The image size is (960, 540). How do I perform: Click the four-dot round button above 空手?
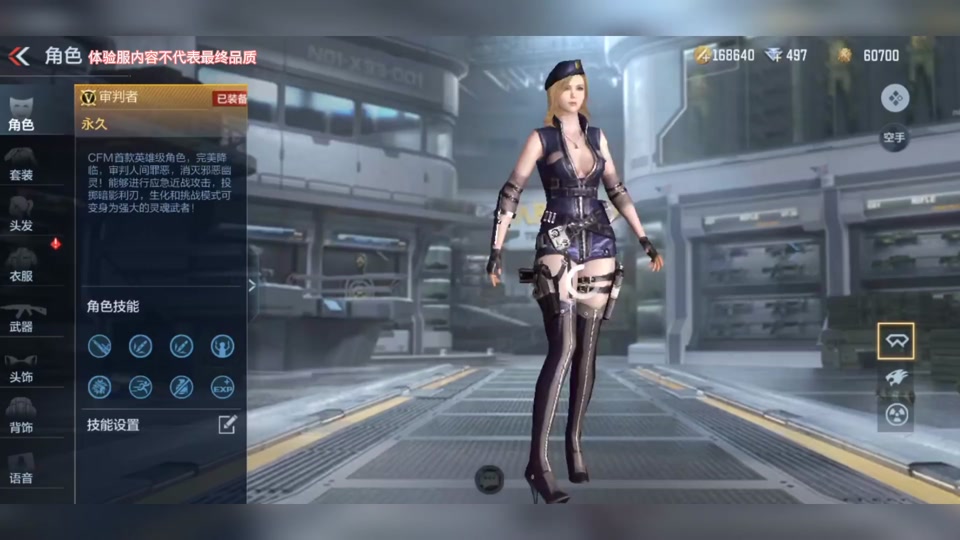(x=895, y=97)
